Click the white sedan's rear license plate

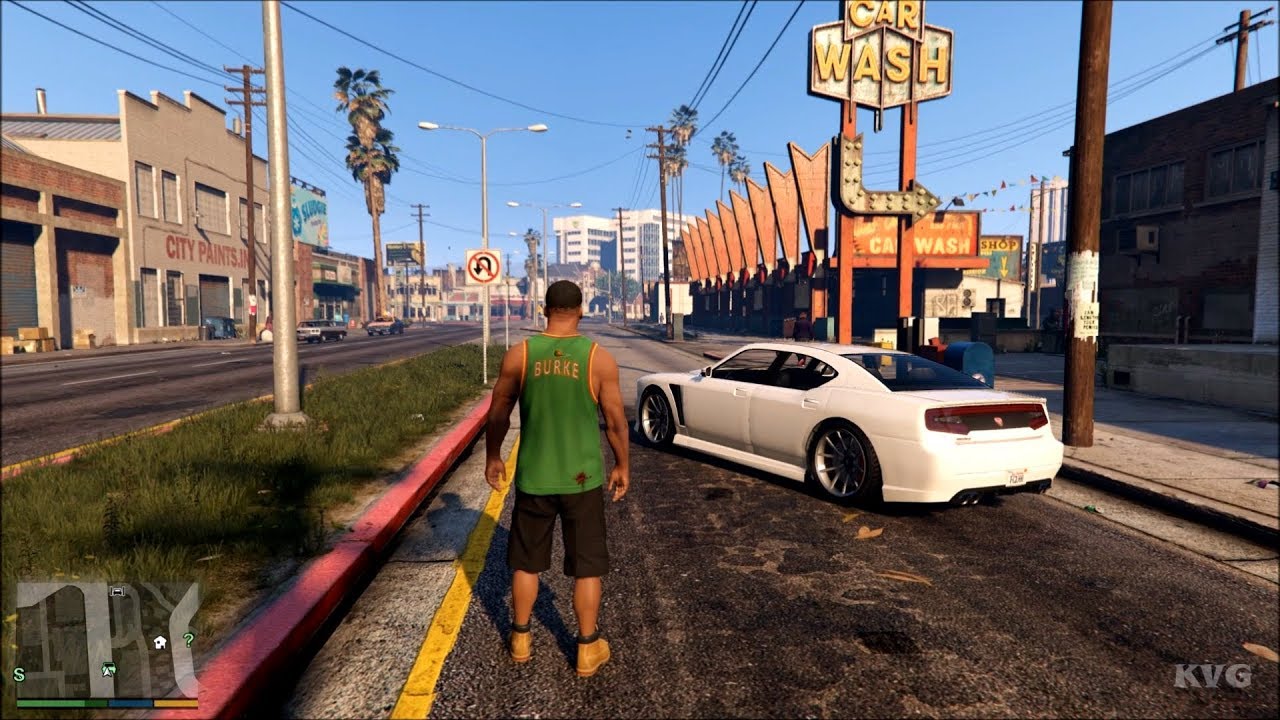point(1017,477)
